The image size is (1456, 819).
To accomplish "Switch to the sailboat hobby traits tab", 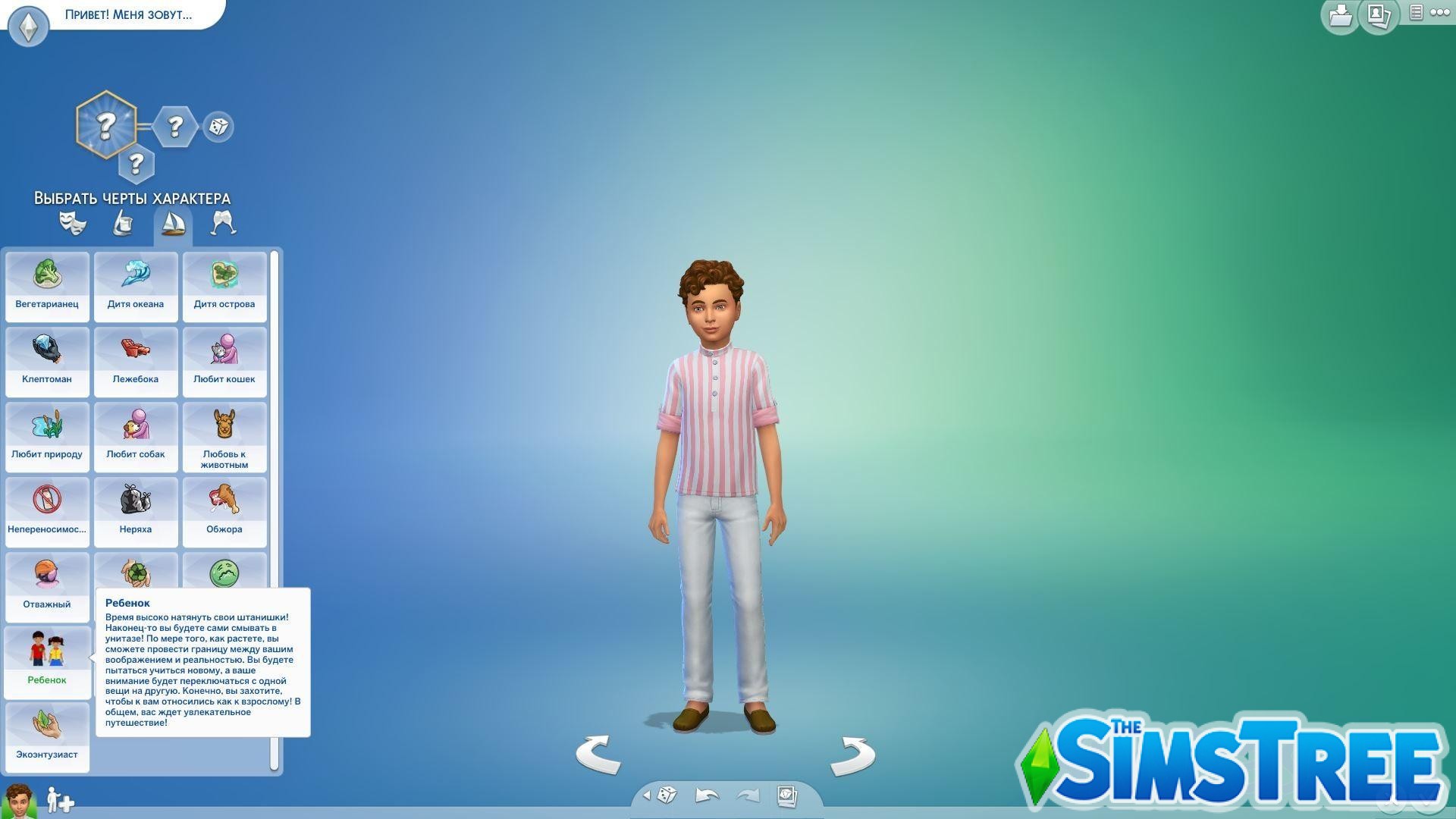I will (x=173, y=224).
